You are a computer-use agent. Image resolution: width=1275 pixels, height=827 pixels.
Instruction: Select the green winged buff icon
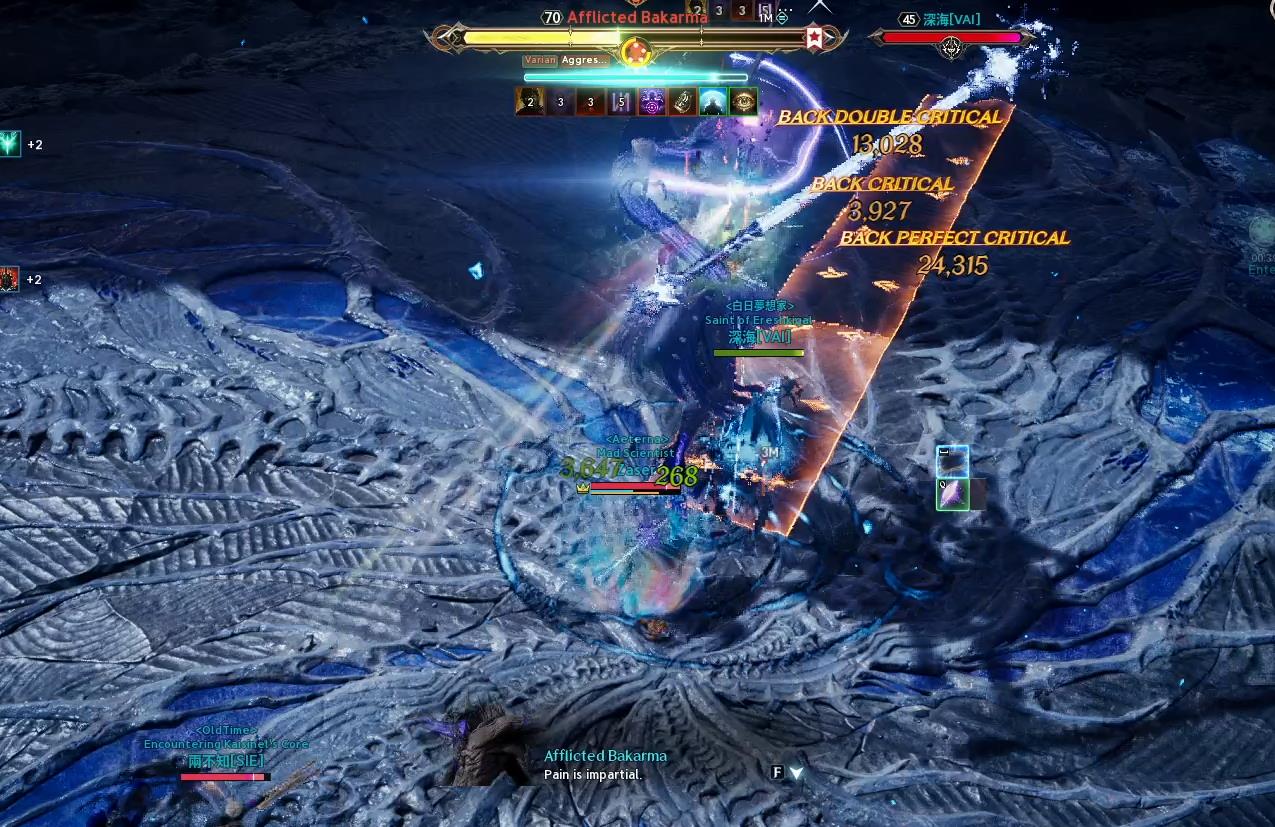(9, 144)
